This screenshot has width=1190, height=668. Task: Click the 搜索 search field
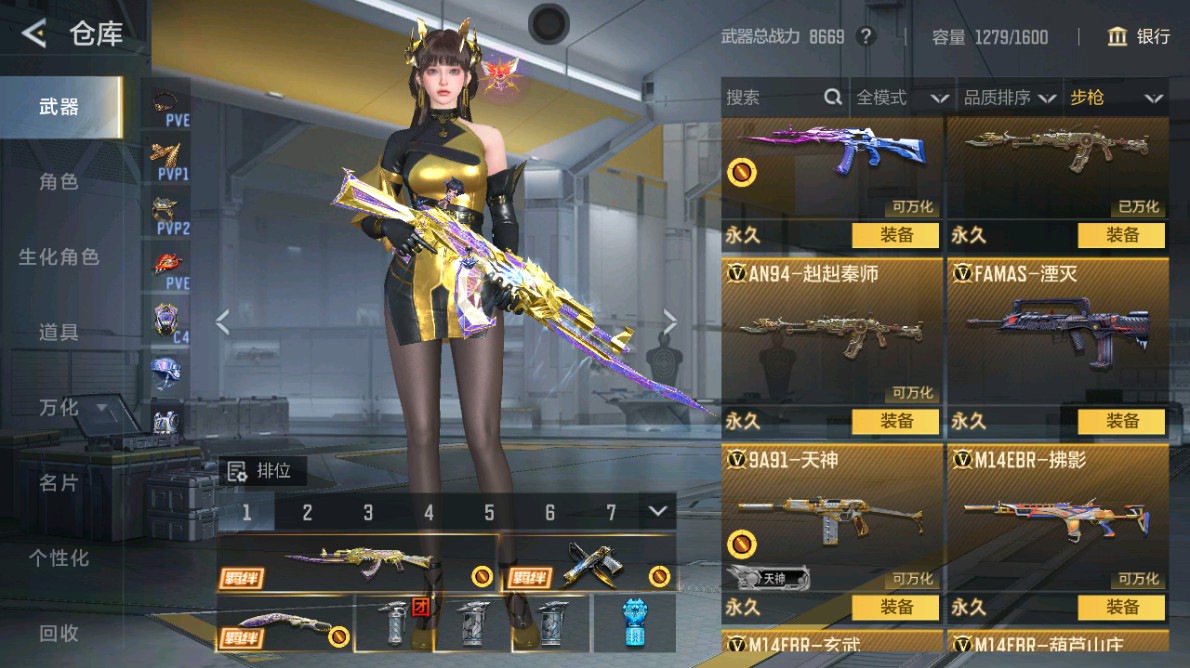coord(772,97)
